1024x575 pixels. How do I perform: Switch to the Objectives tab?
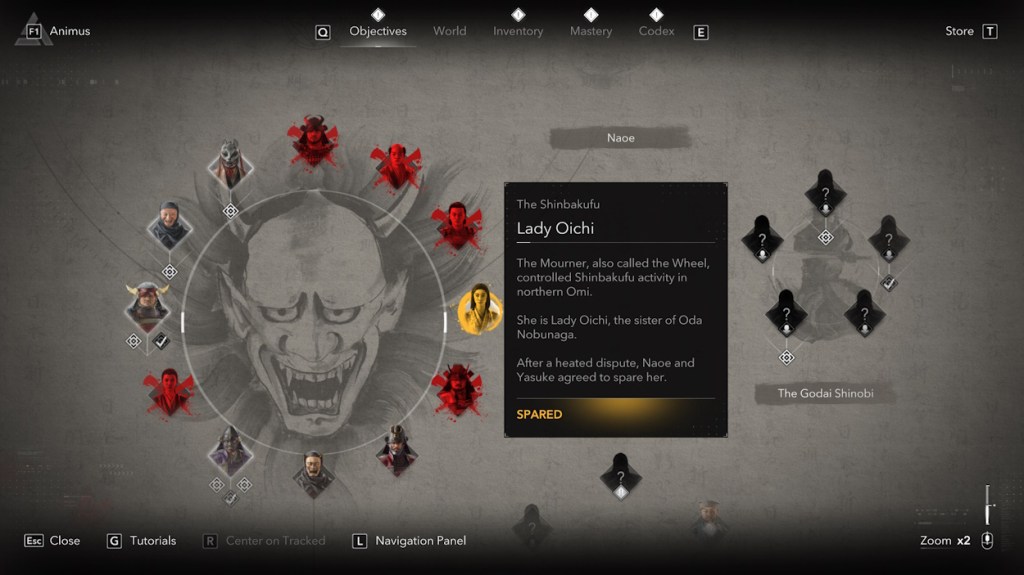[378, 31]
